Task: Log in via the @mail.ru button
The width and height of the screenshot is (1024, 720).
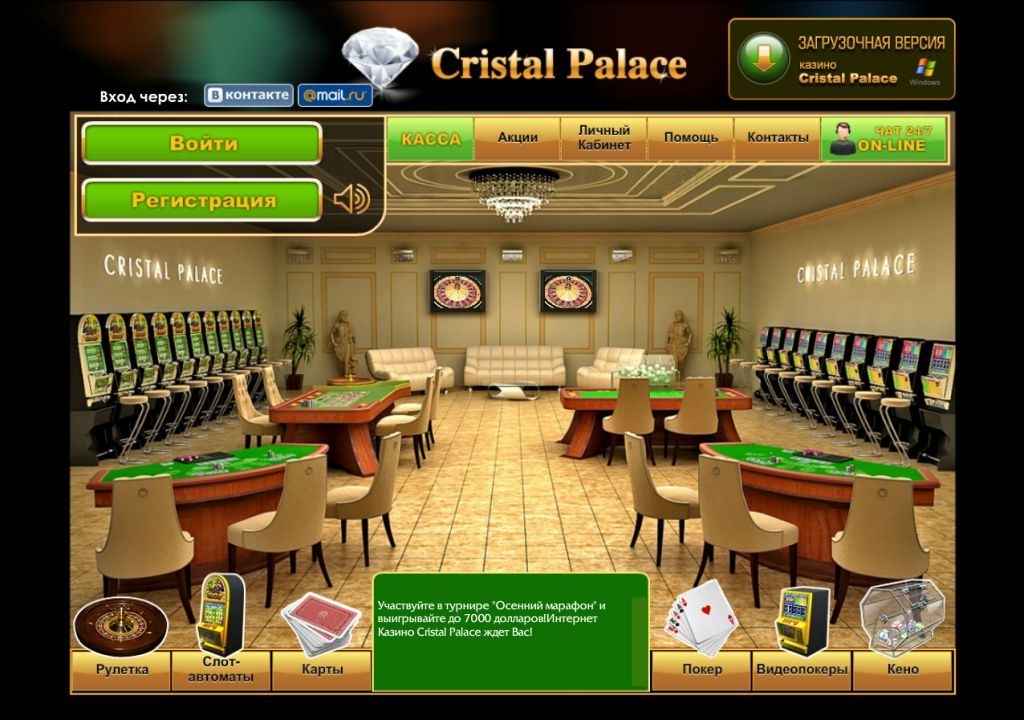Action: (x=335, y=95)
